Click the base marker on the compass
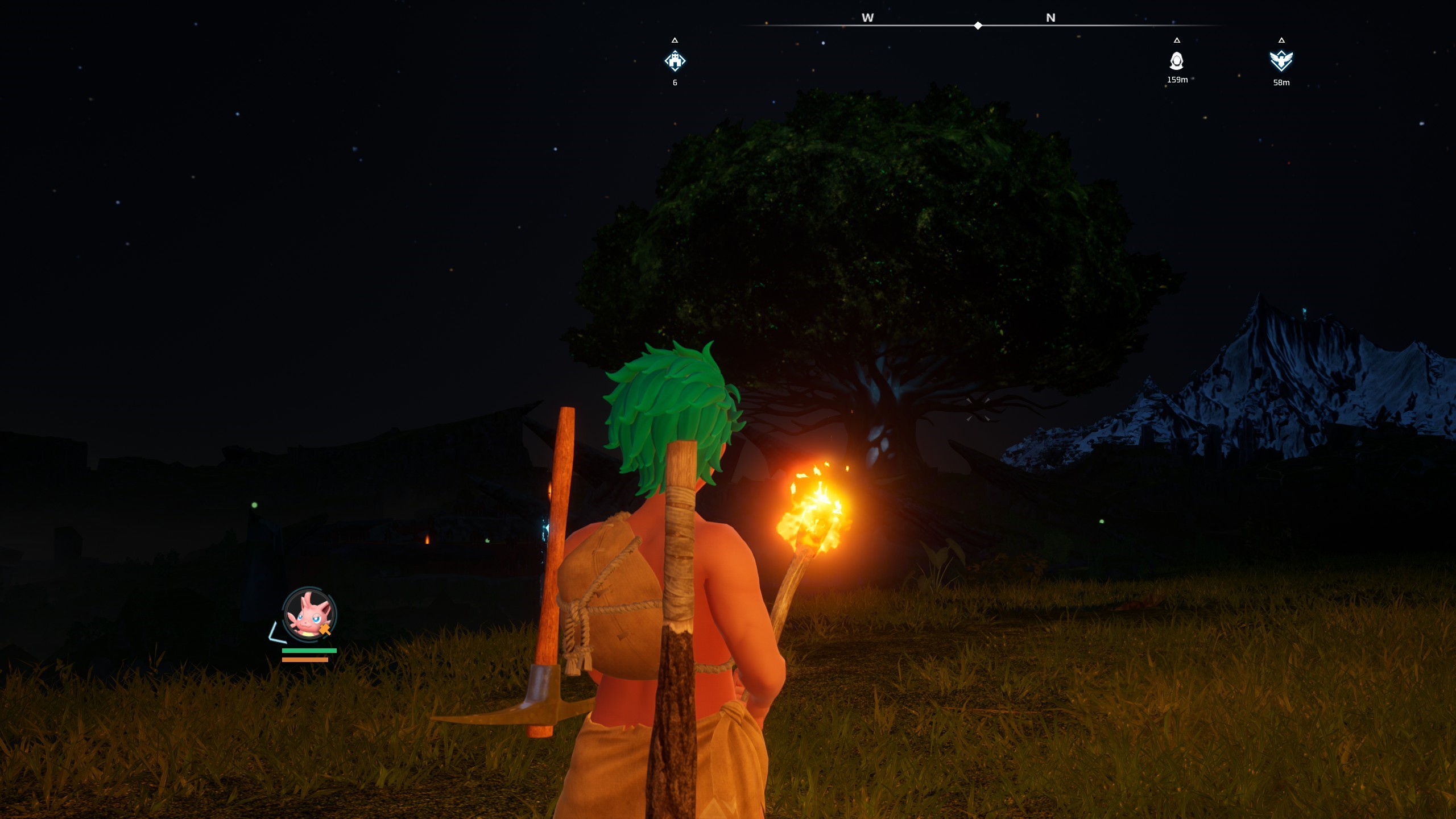The image size is (1456, 819). coord(675,61)
